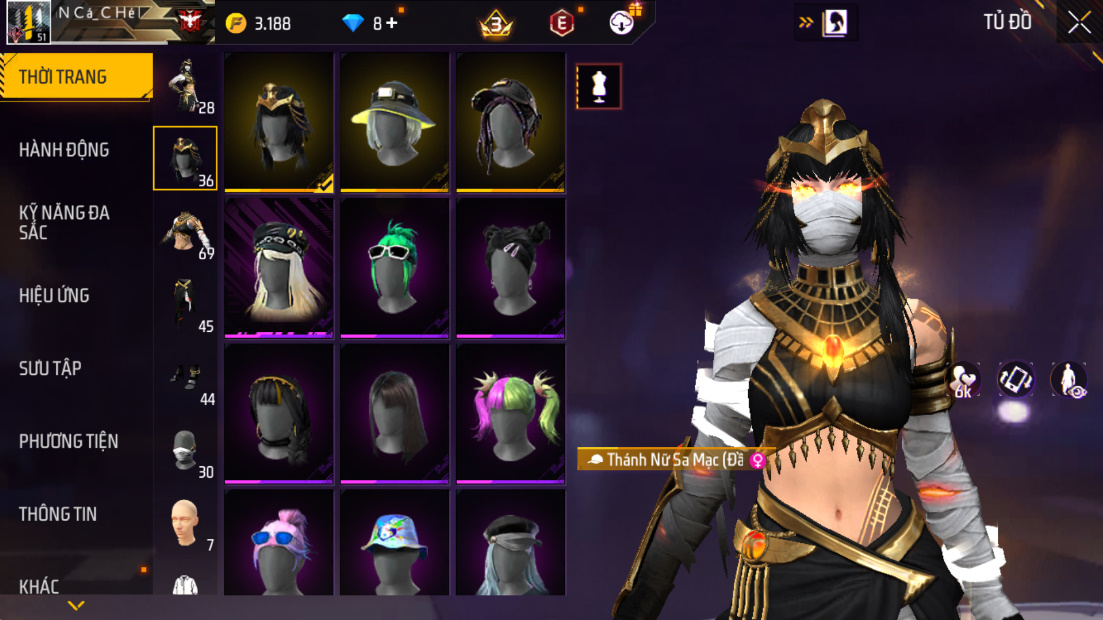Equip the green hair with white sunglasses

click(x=395, y=267)
